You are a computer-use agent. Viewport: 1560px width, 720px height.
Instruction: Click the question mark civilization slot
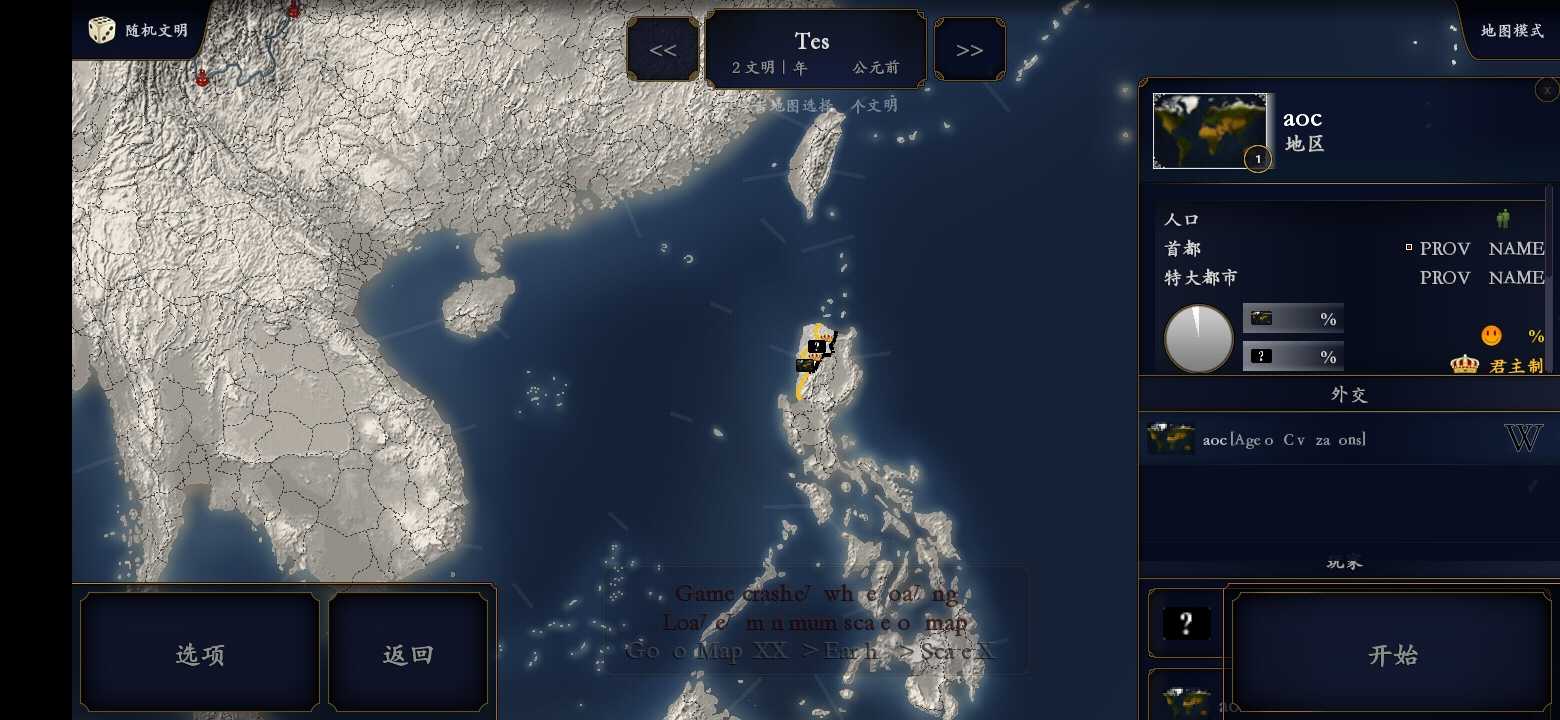tap(1185, 624)
